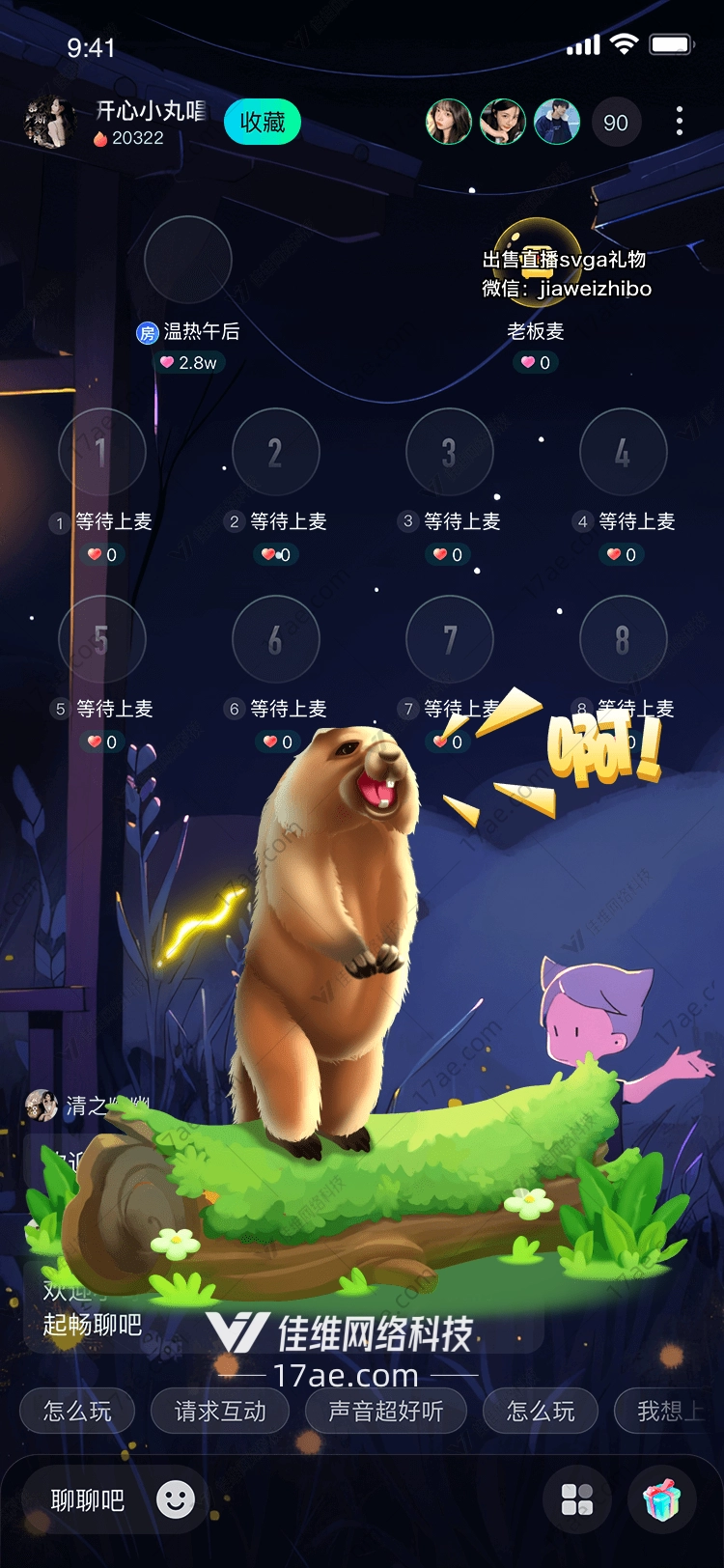This screenshot has width=724, height=1568.
Task: Open the room owner's profile avatar
Action: 48,123
